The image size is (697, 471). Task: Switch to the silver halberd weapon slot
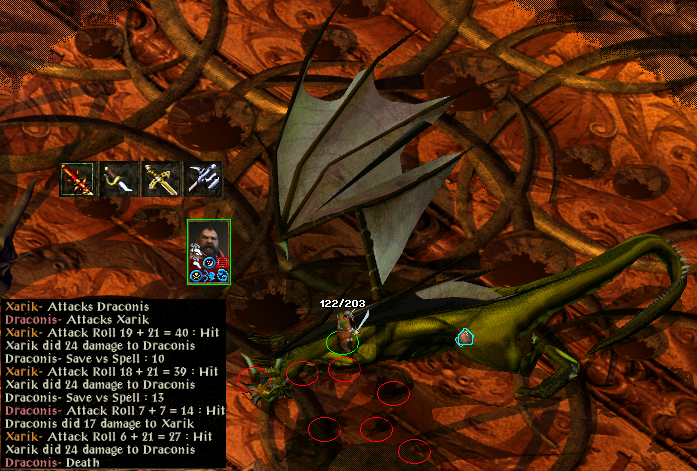[x=203, y=178]
